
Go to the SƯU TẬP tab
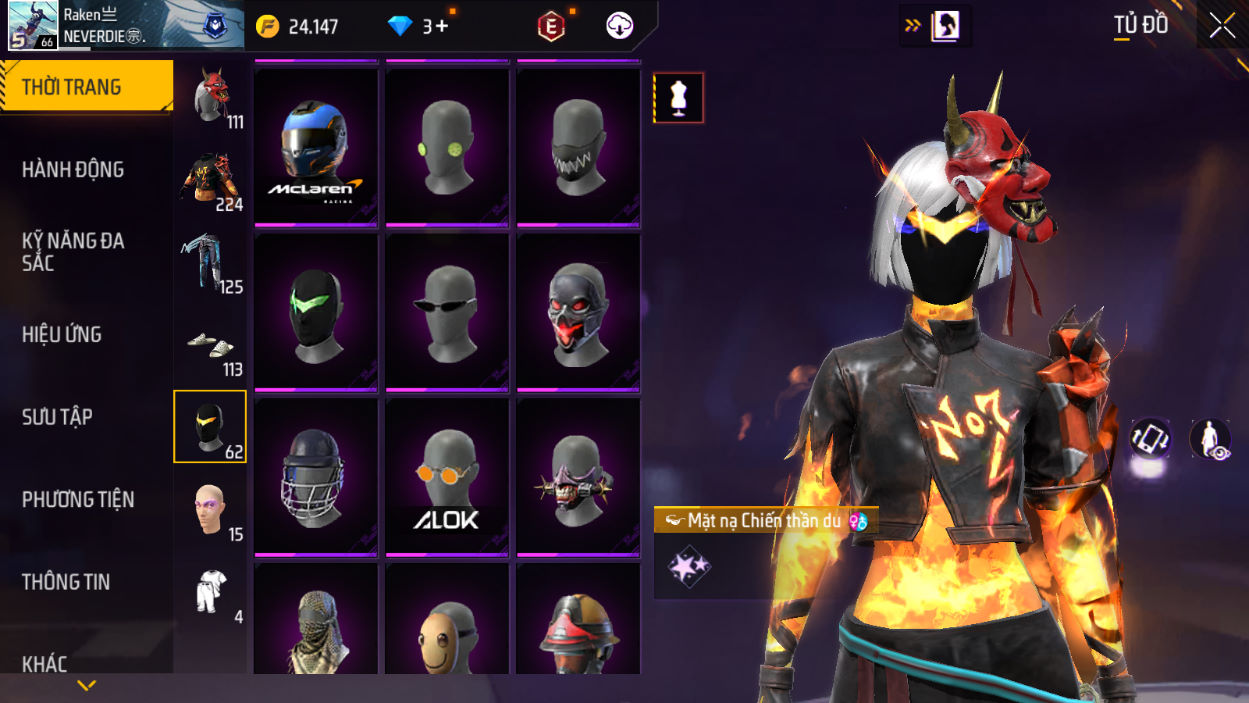57,417
